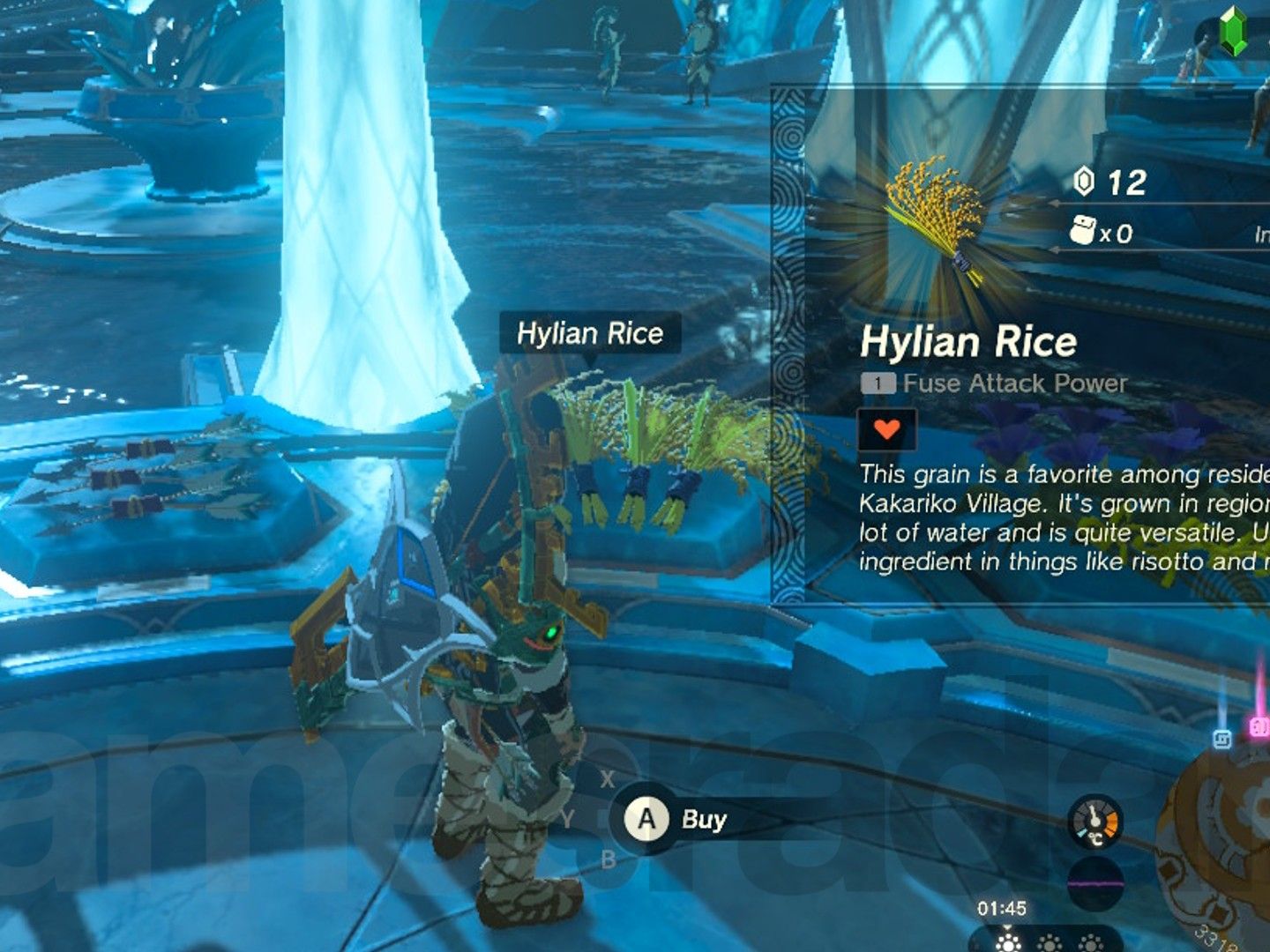Click the heart recovery effect icon
Screen dimensions: 1270x952
[886, 430]
